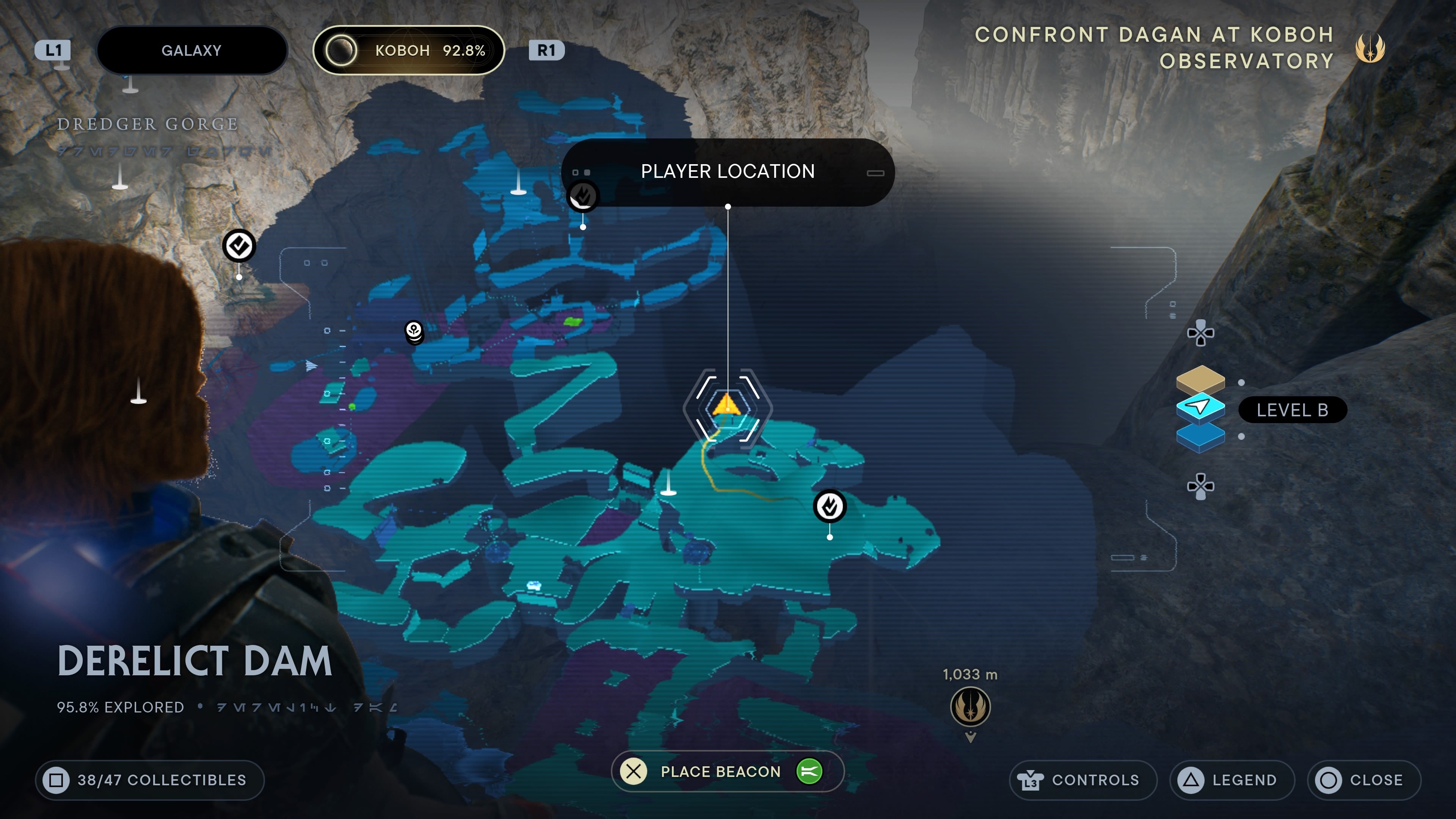Choose the highlighted Level B layer
This screenshot has height=819, width=1456.
click(x=1200, y=407)
